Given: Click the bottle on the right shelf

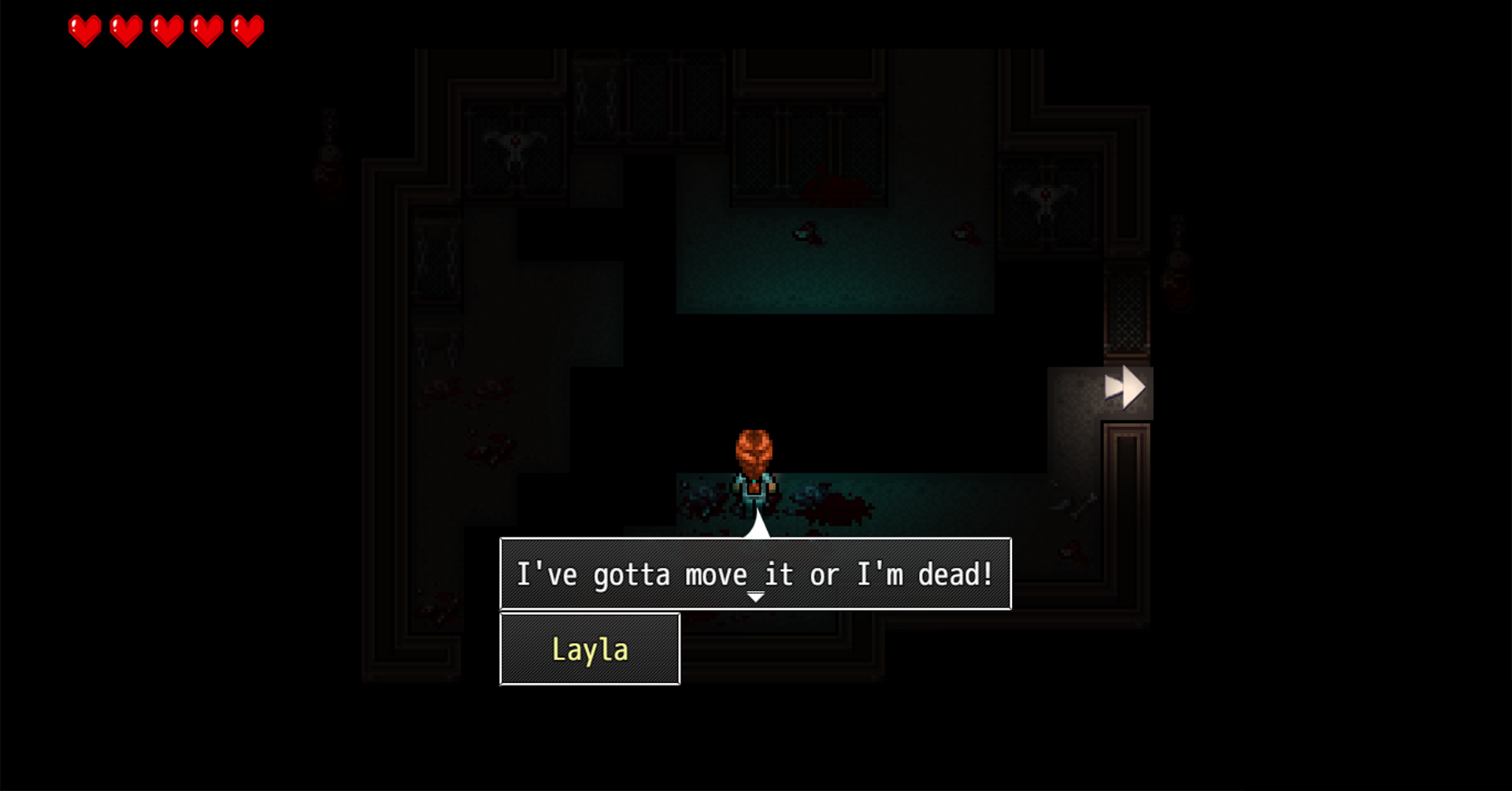Looking at the screenshot, I should [1177, 272].
